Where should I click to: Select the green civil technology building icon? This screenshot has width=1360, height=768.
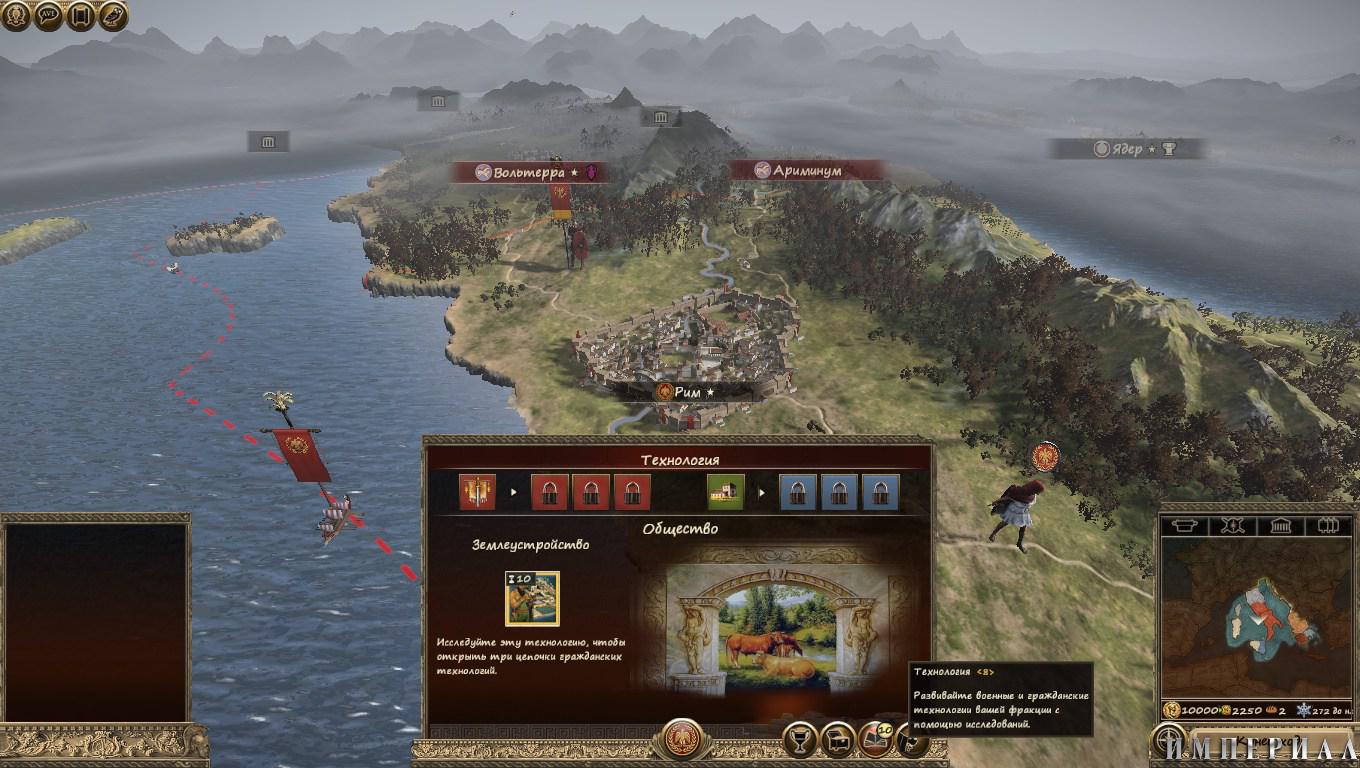pyautogui.click(x=725, y=492)
